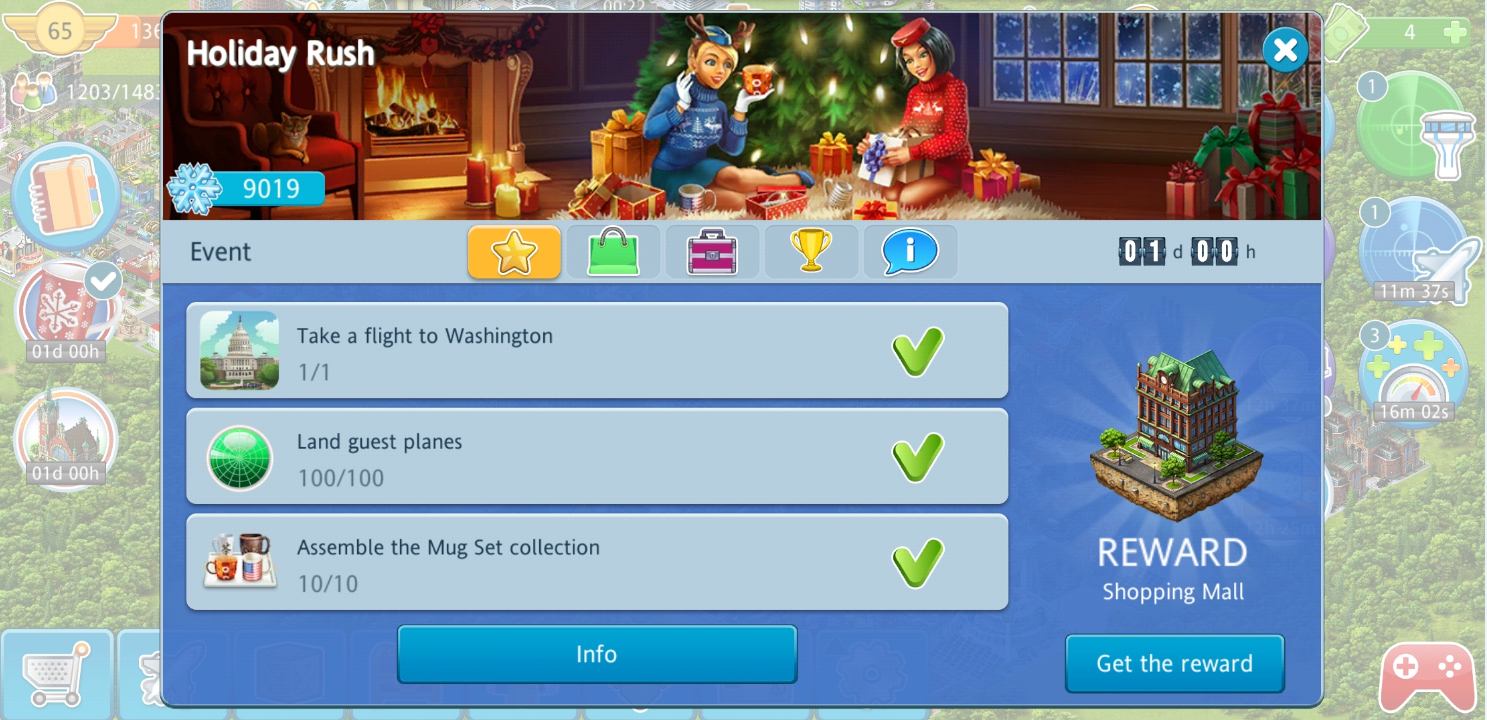Select the pink suitcase tab
This screenshot has height=720, width=1487.
click(x=712, y=252)
